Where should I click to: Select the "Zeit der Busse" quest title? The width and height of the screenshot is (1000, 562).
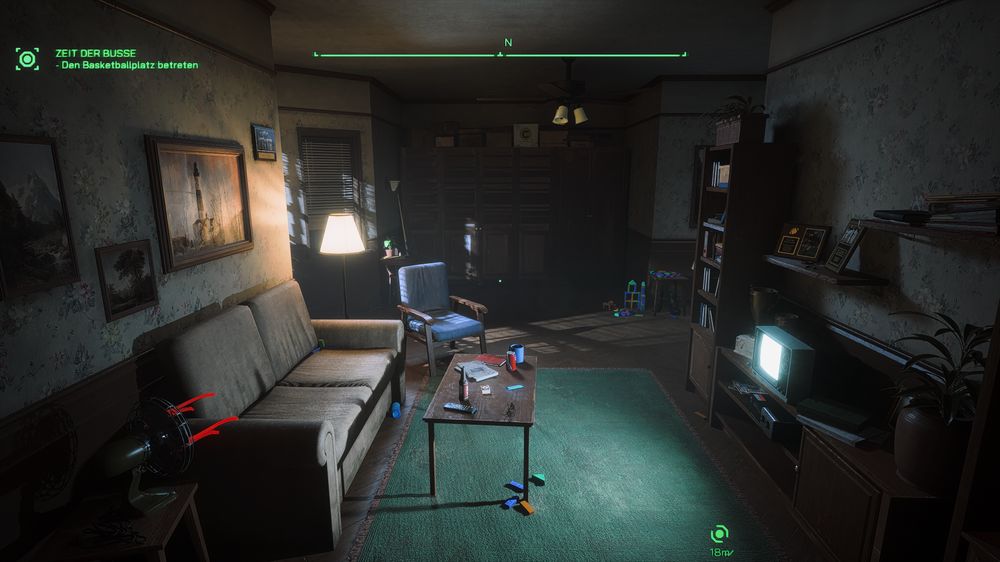point(96,53)
